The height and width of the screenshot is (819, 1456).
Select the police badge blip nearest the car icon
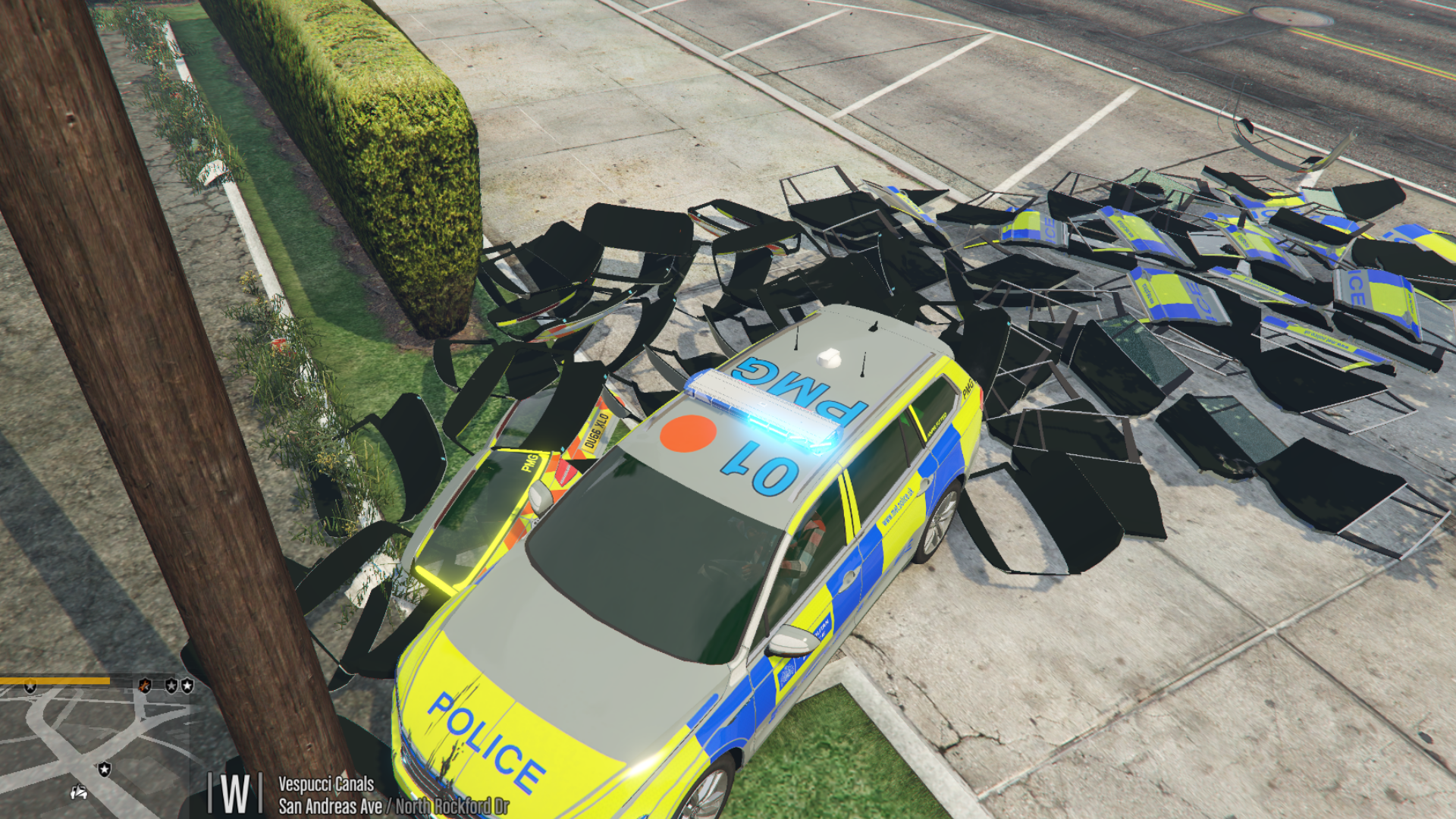105,770
